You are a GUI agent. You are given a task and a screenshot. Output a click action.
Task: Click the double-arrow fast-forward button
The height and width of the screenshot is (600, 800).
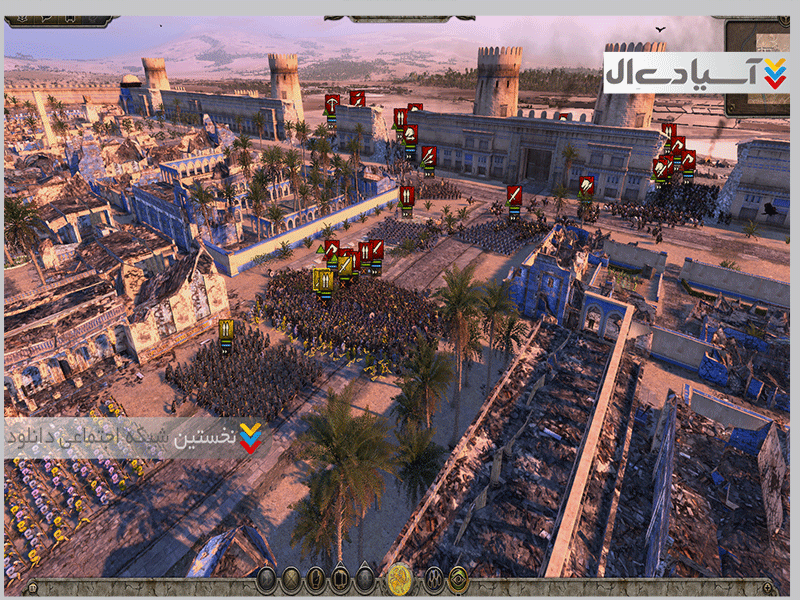267,578
